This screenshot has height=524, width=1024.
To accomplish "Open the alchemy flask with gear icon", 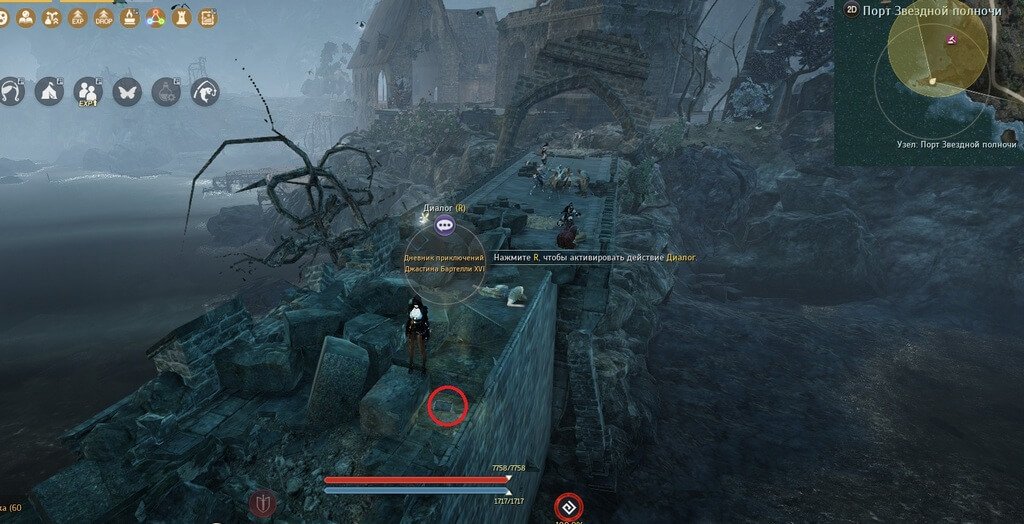I will 166,92.
